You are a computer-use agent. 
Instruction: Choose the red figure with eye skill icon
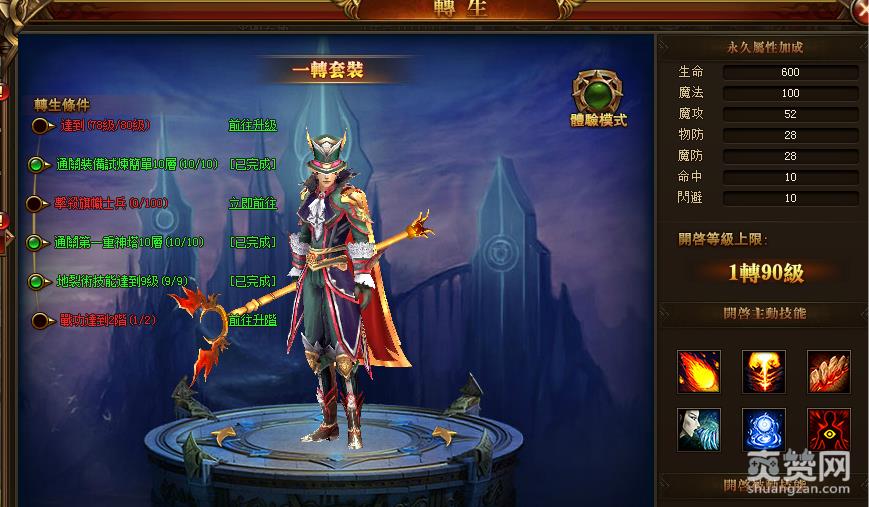[x=829, y=429]
